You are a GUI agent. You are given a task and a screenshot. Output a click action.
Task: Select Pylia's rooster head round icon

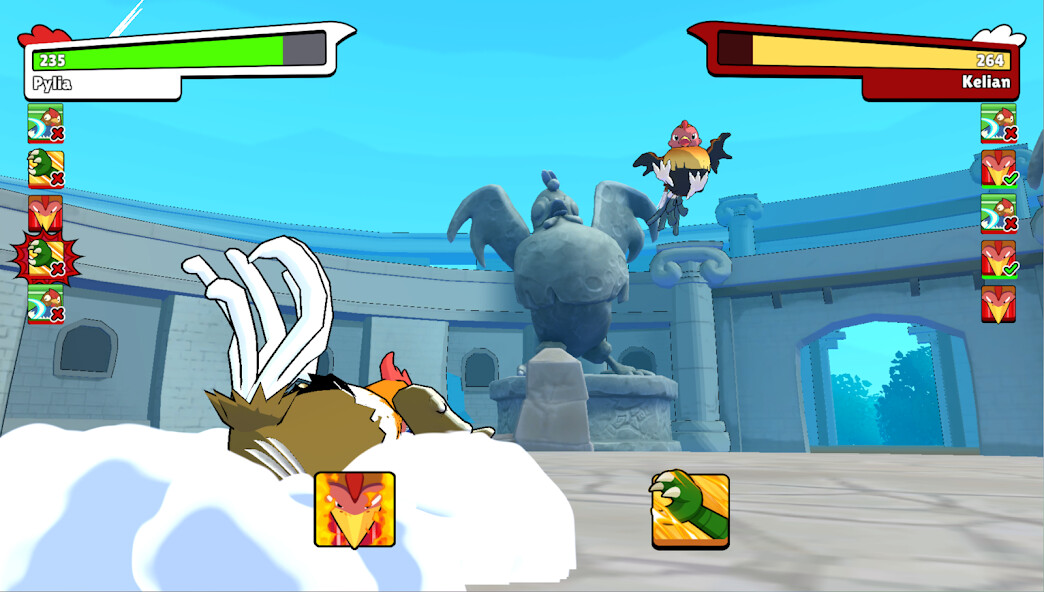[45, 213]
